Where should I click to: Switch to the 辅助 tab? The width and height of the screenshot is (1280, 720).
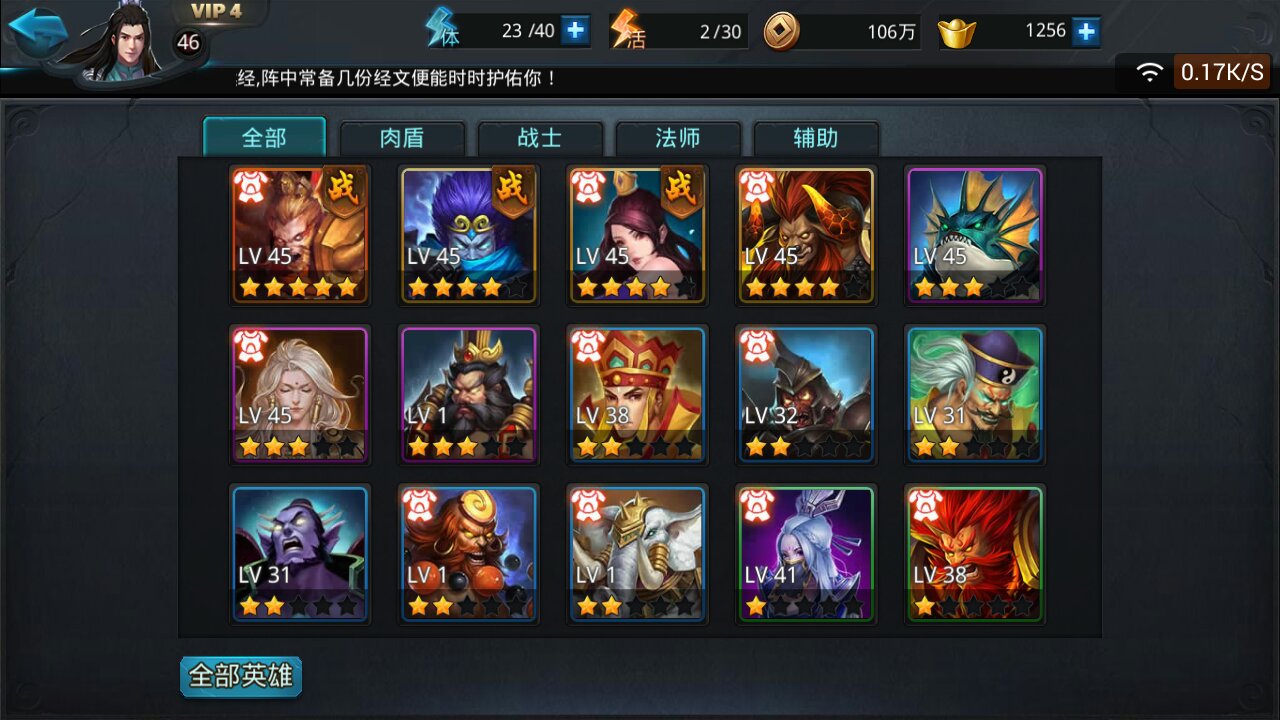click(x=816, y=138)
